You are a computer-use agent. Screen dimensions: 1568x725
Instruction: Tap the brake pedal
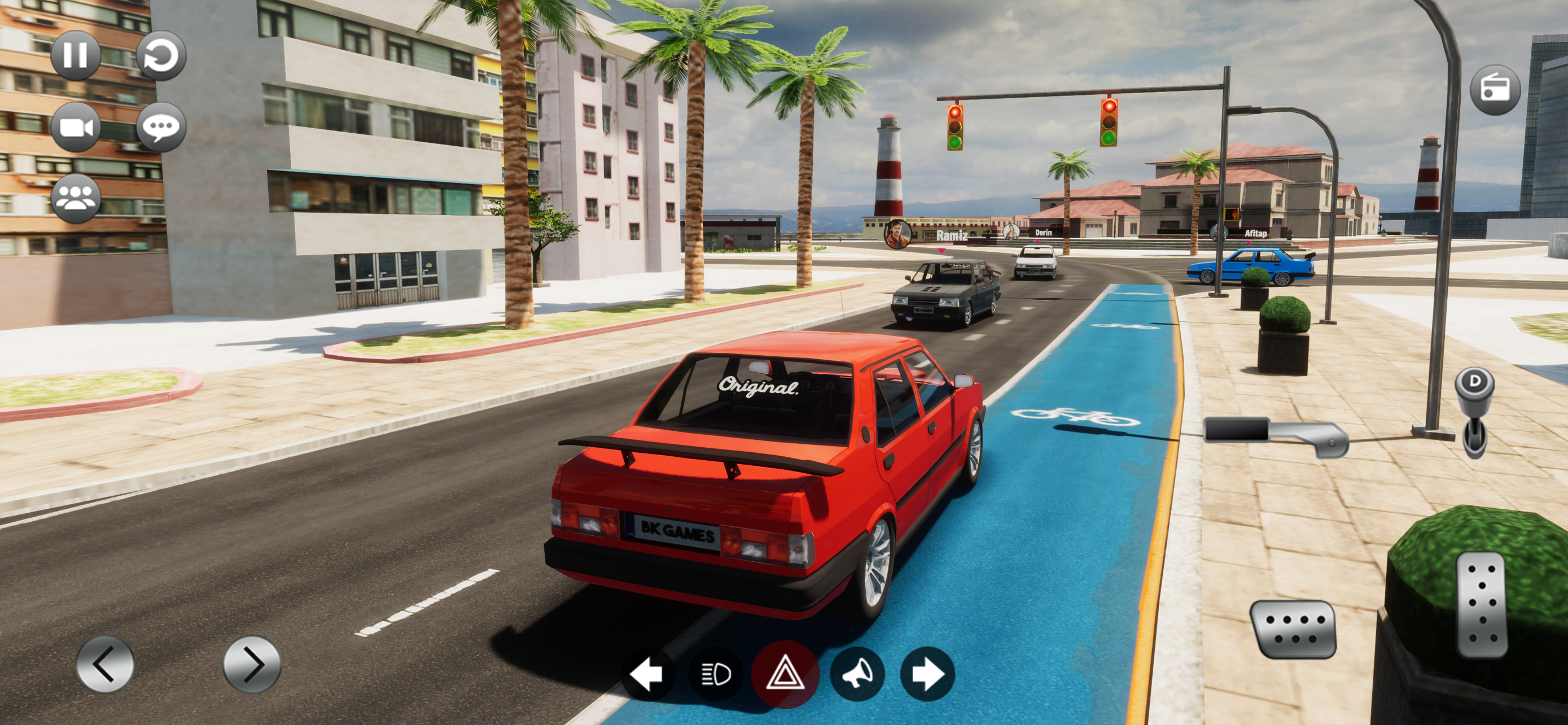point(1294,630)
